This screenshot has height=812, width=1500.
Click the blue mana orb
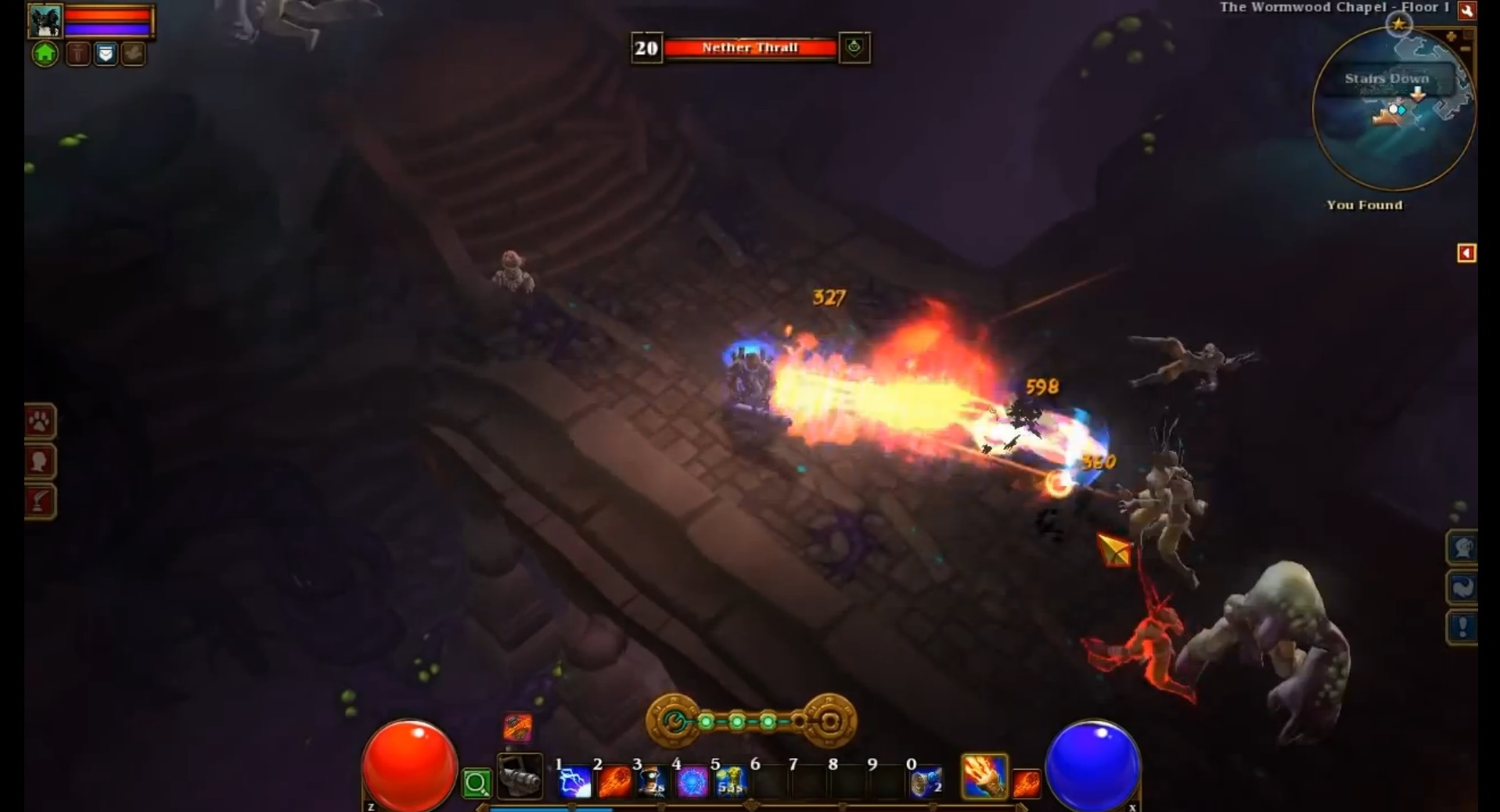click(x=1092, y=766)
